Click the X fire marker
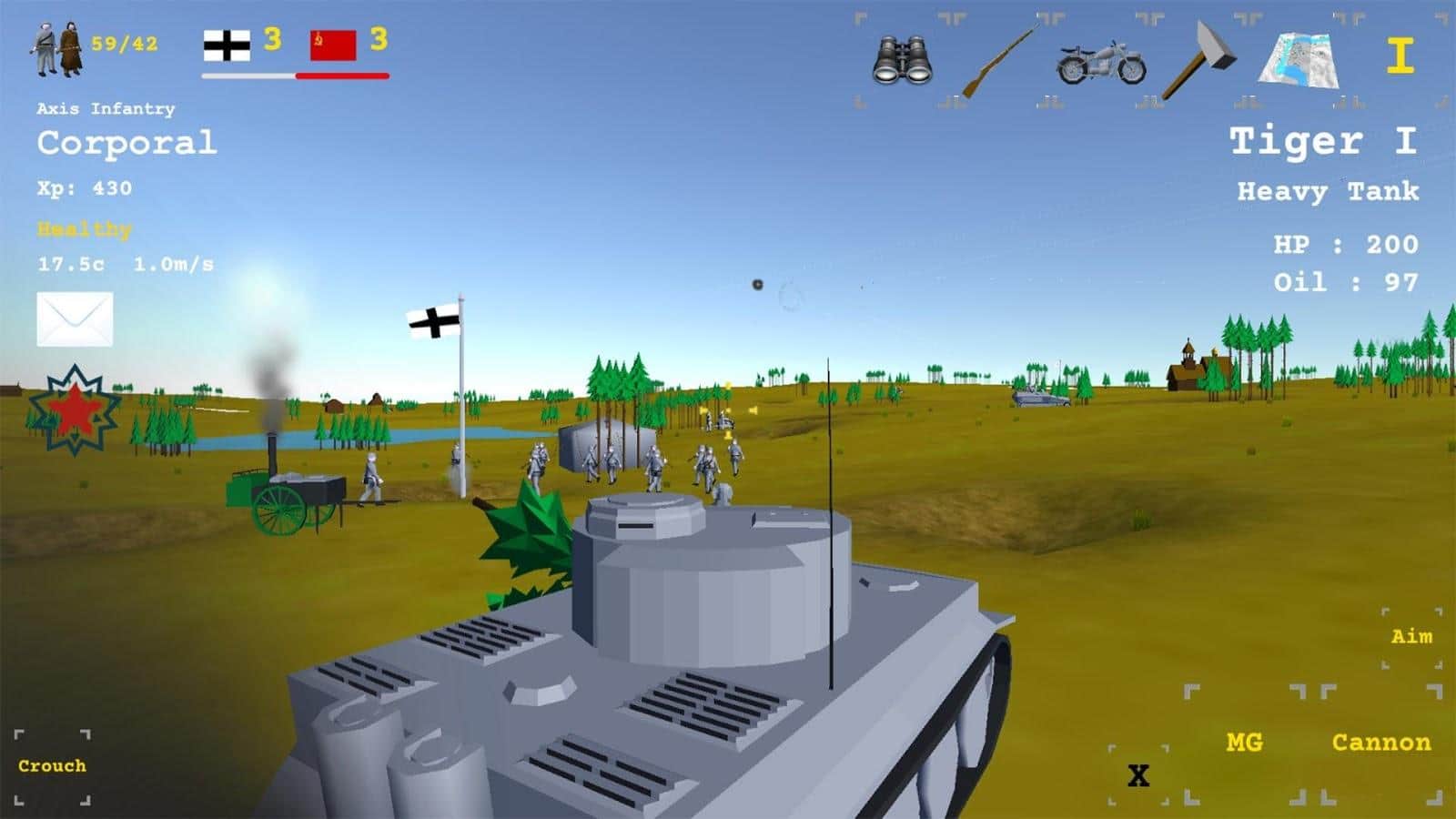This screenshot has width=1456, height=819. tap(1141, 775)
